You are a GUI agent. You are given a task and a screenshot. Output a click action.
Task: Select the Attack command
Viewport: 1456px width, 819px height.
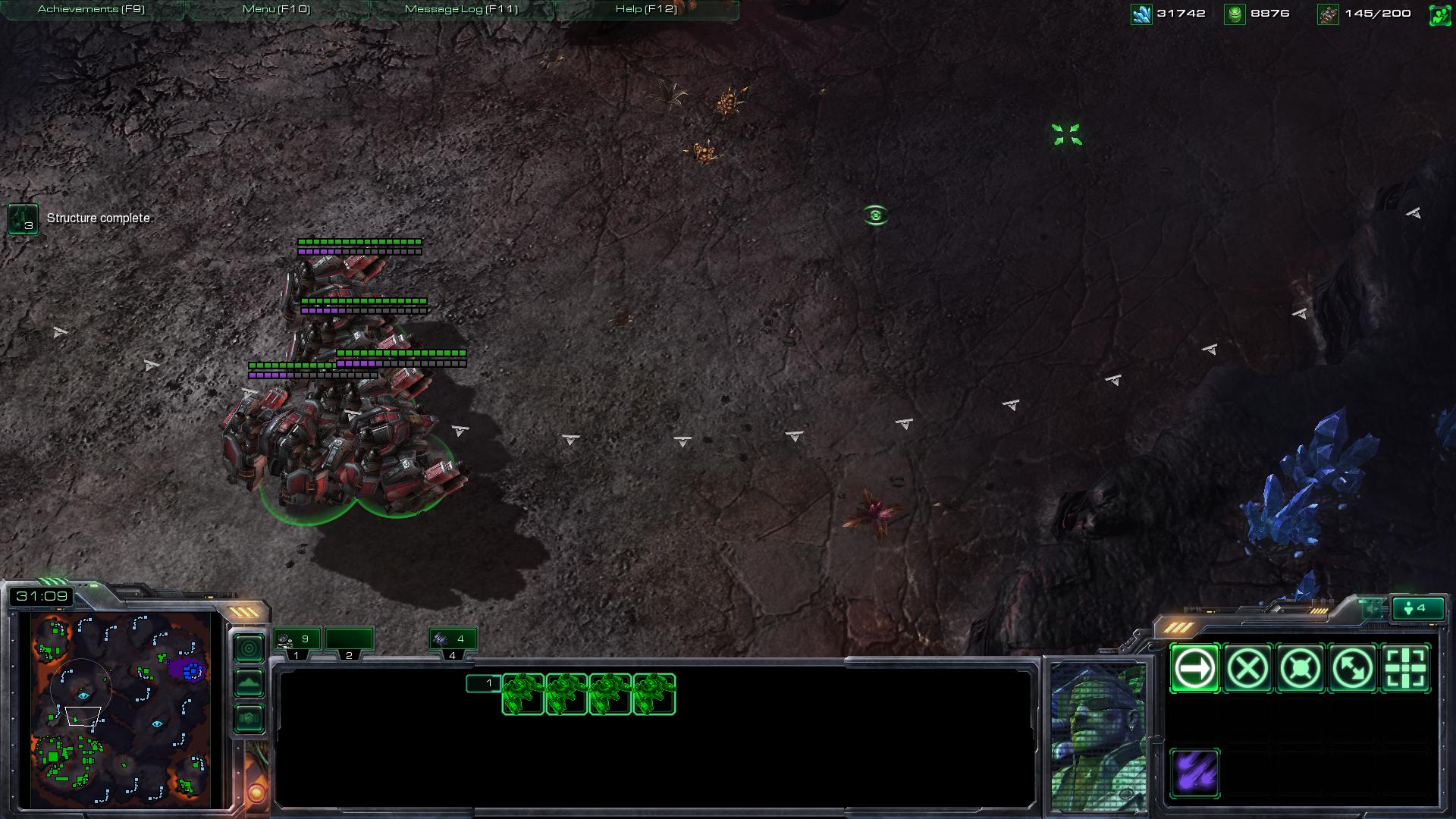(x=1405, y=668)
